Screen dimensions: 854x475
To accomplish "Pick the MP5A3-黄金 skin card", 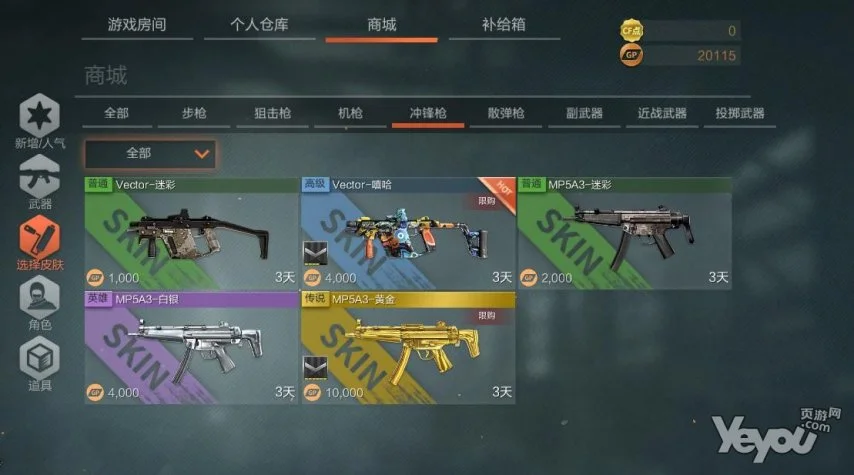I will tap(407, 346).
